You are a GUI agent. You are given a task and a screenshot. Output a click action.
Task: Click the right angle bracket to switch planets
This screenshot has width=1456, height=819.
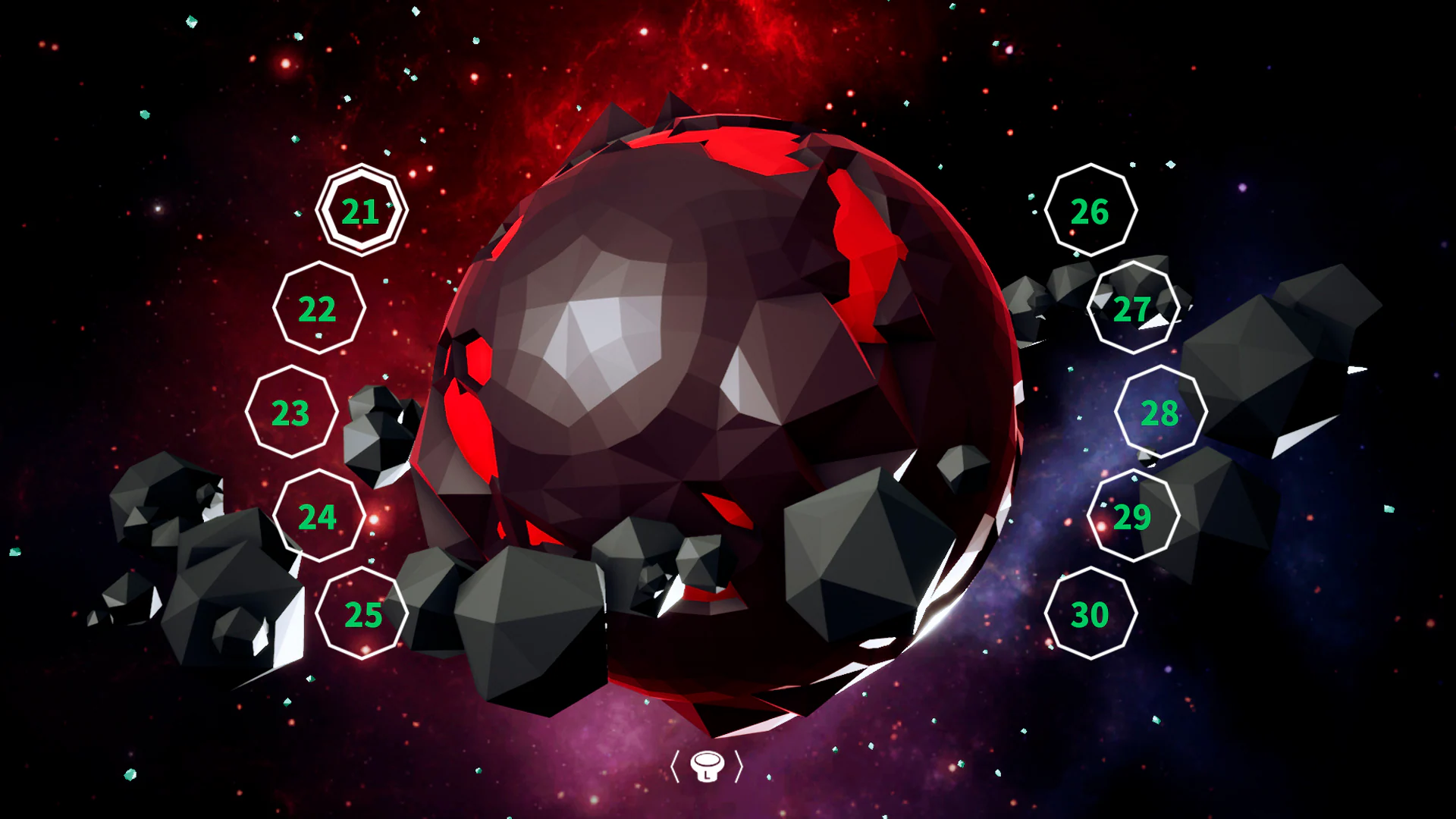tap(740, 767)
